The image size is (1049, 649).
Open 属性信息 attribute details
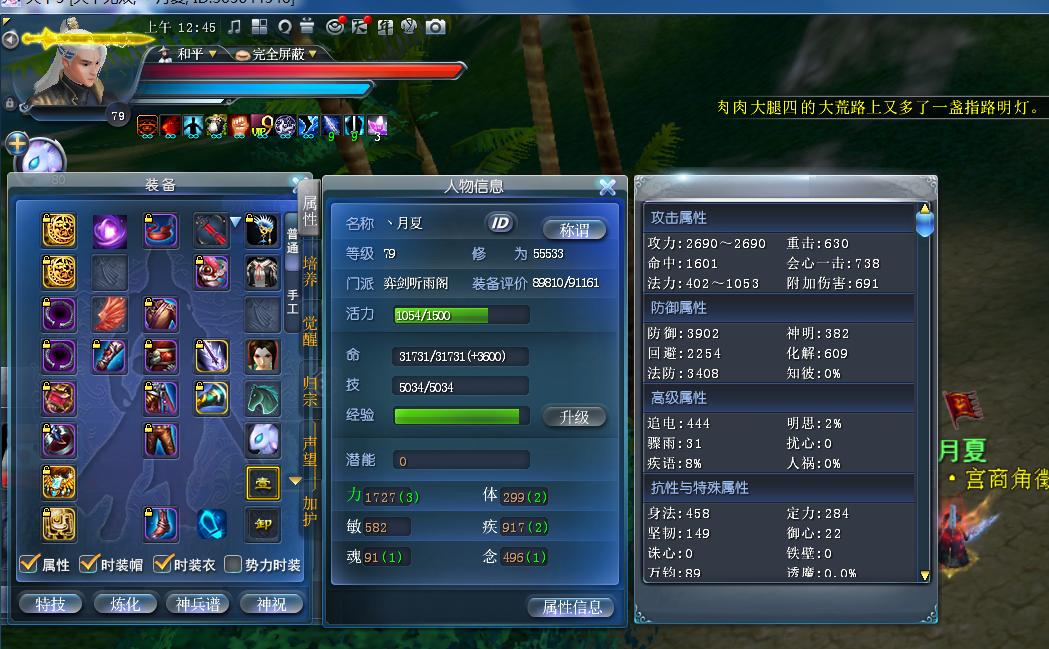[571, 606]
